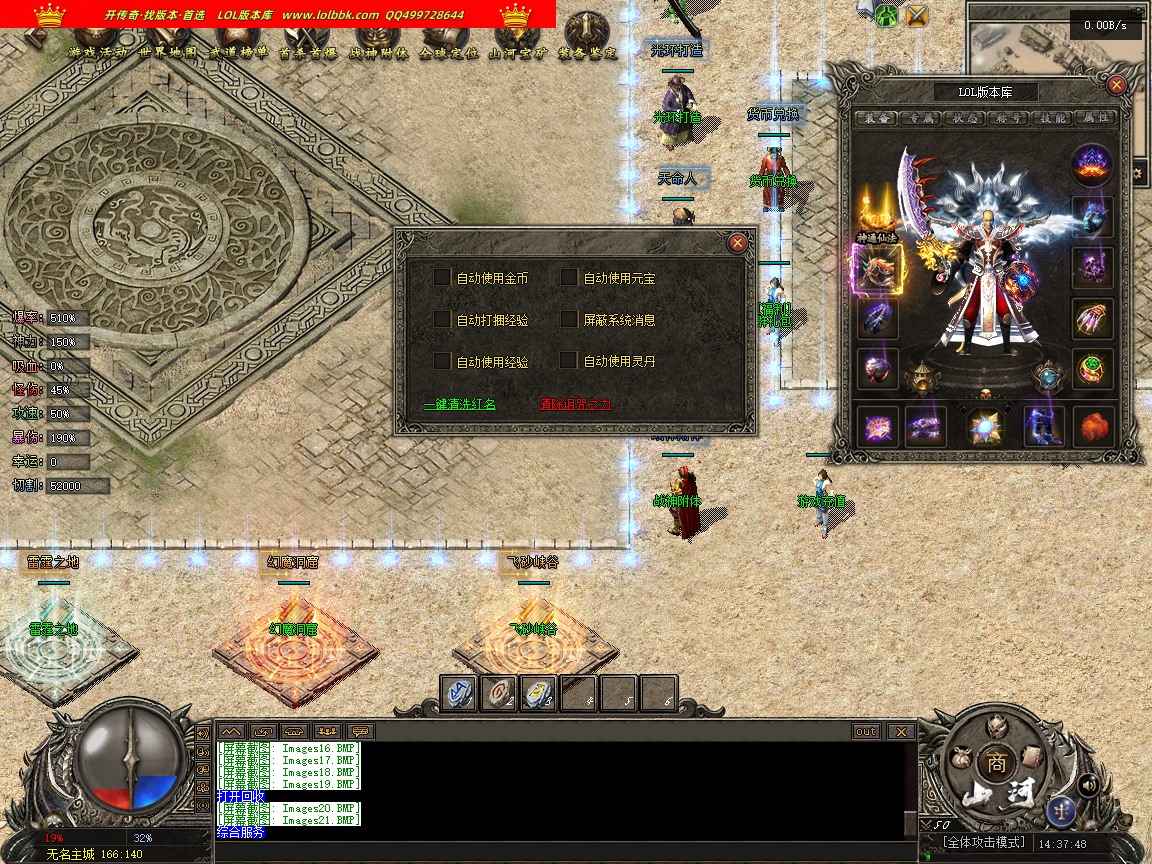The image size is (1152, 864).
Task: Switch to the 属性 attributes tab
Action: tap(1096, 118)
